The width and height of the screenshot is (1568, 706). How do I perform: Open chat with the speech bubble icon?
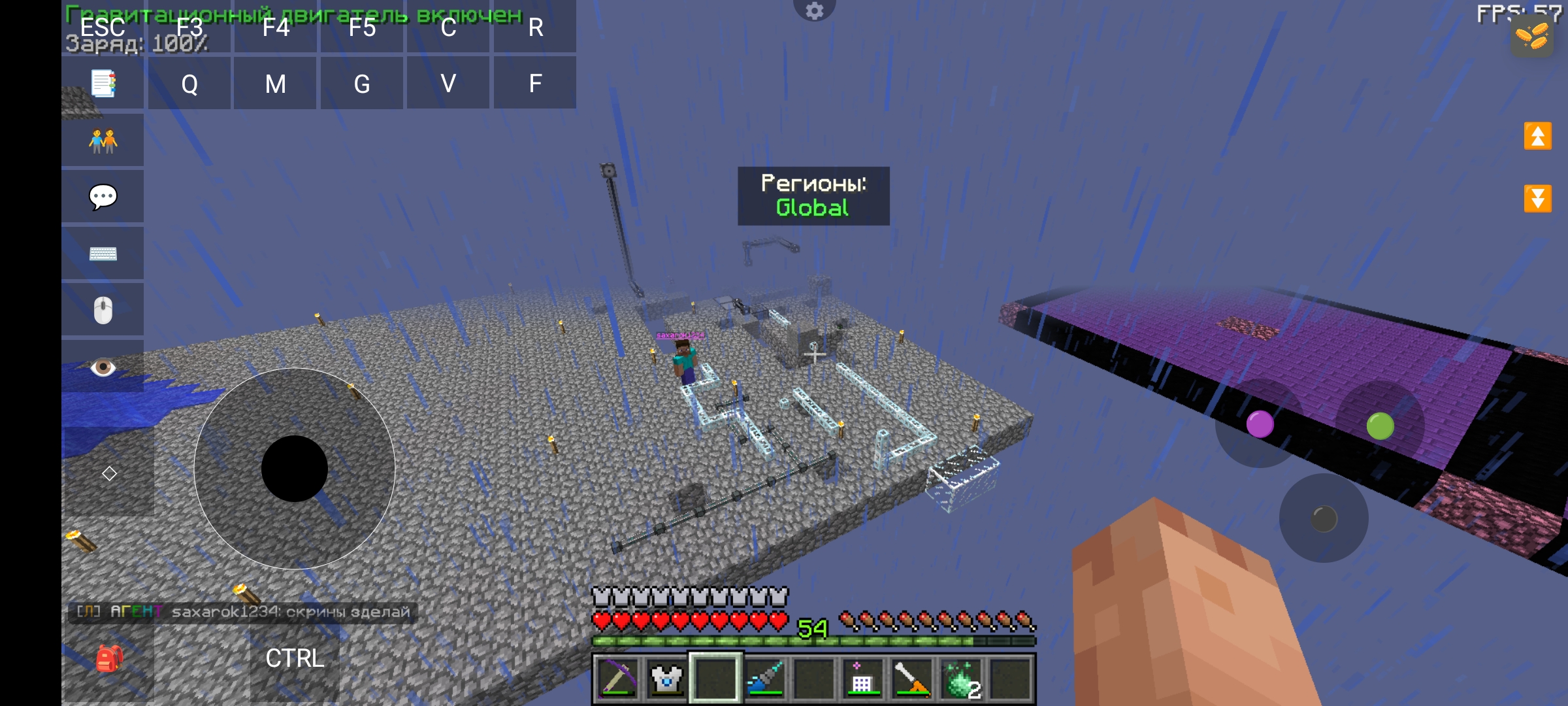click(103, 197)
